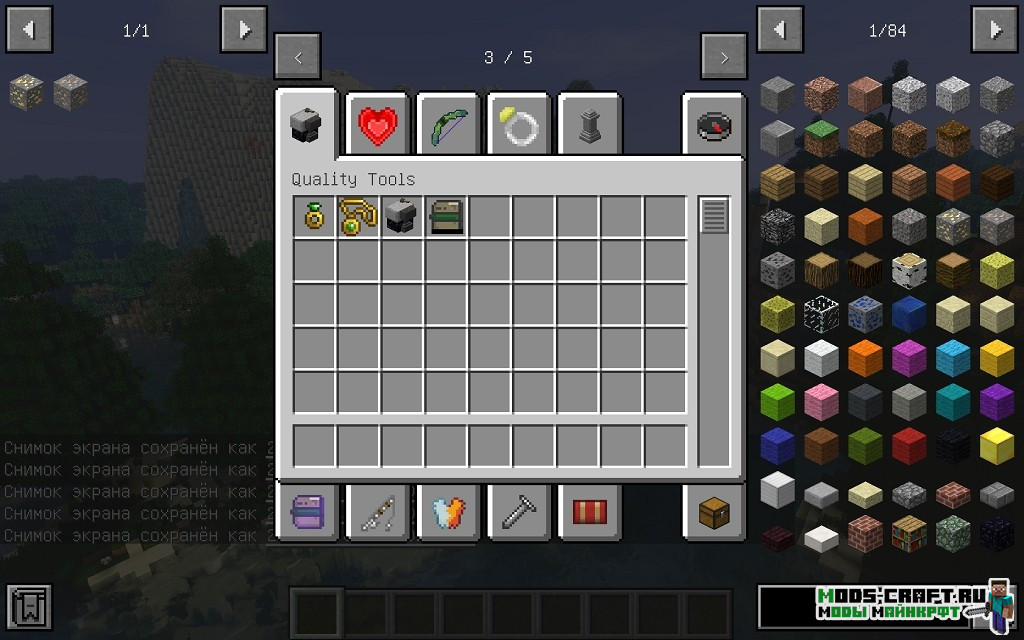Go to next creative tabs page

pyautogui.click(x=723, y=57)
